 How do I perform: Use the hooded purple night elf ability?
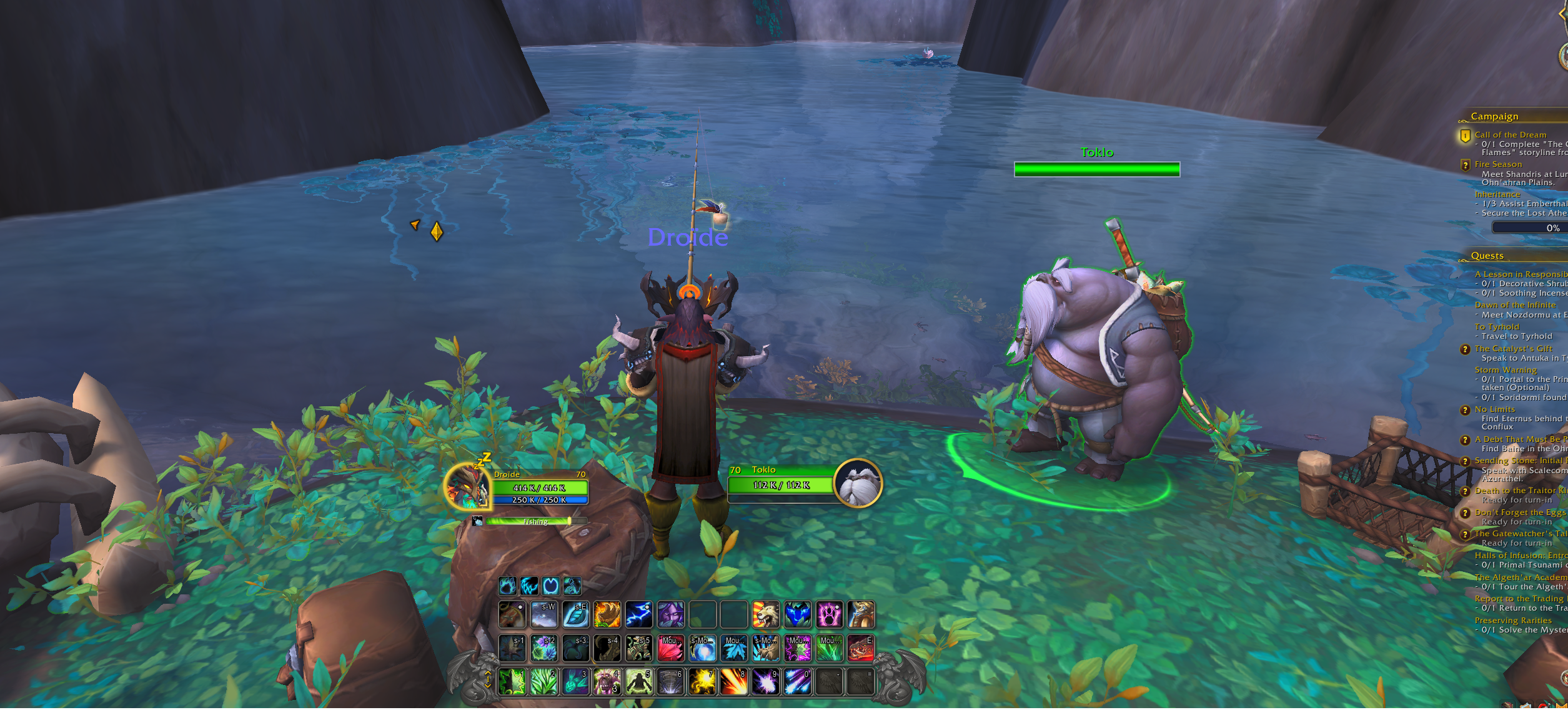[x=670, y=614]
